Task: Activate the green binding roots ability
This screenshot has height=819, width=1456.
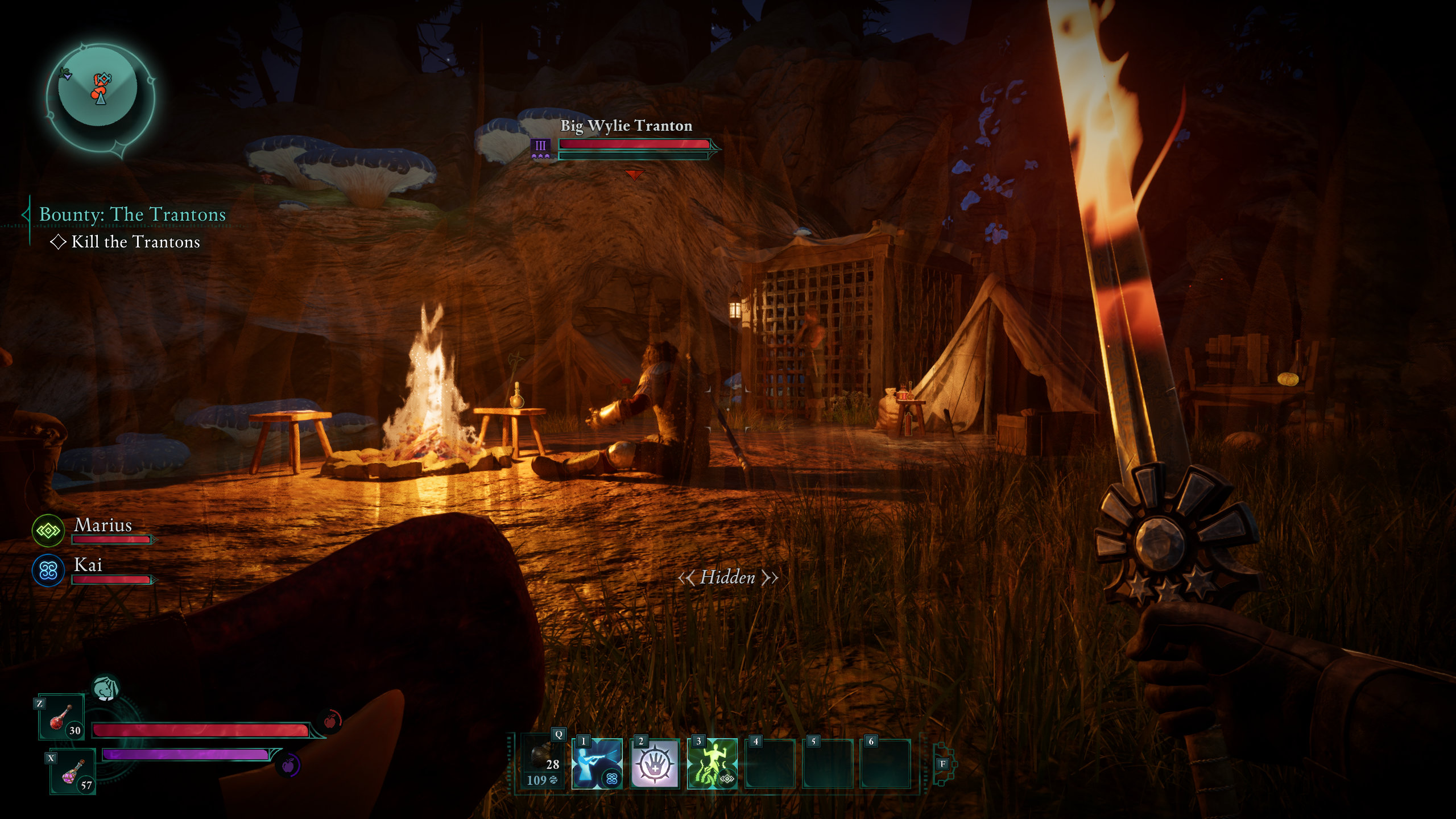Action: pyautogui.click(x=712, y=764)
